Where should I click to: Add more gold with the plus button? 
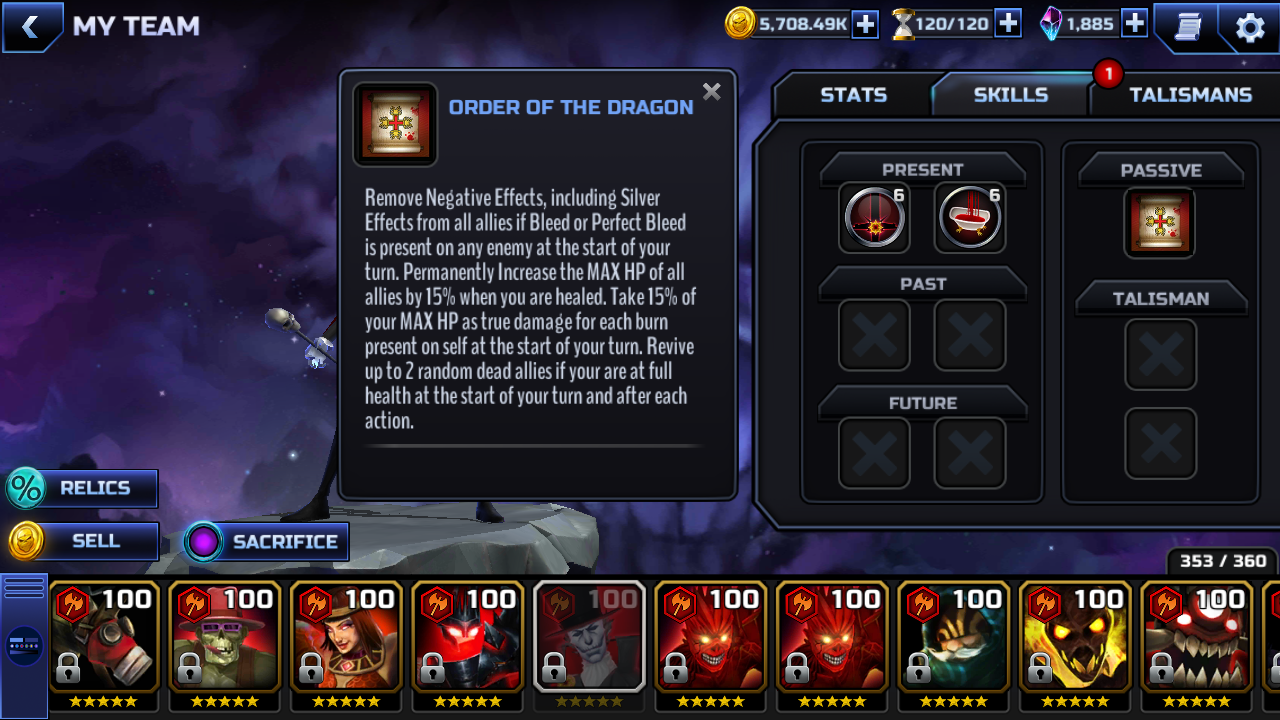point(864,24)
